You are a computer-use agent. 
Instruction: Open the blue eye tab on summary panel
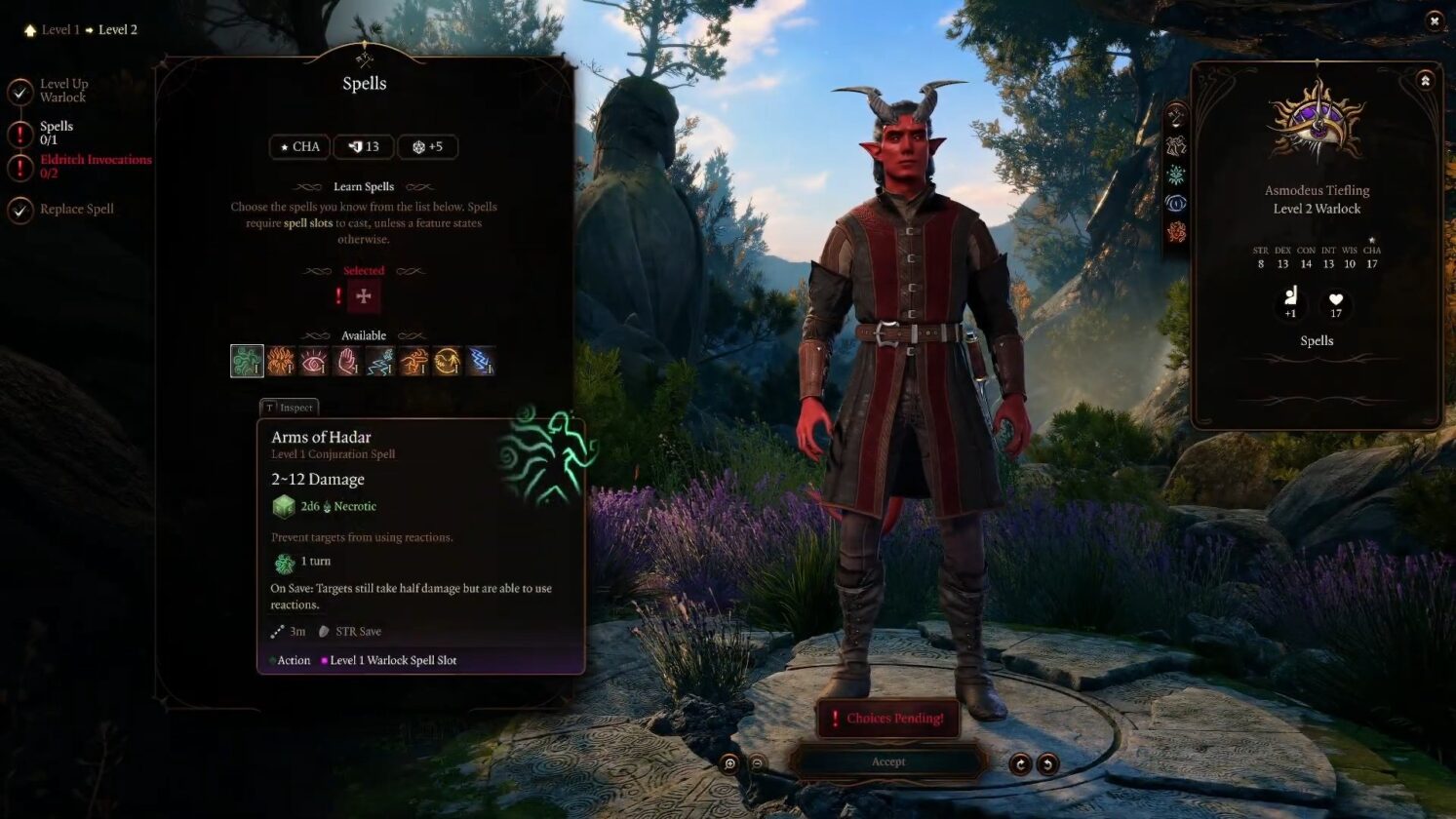[x=1176, y=204]
